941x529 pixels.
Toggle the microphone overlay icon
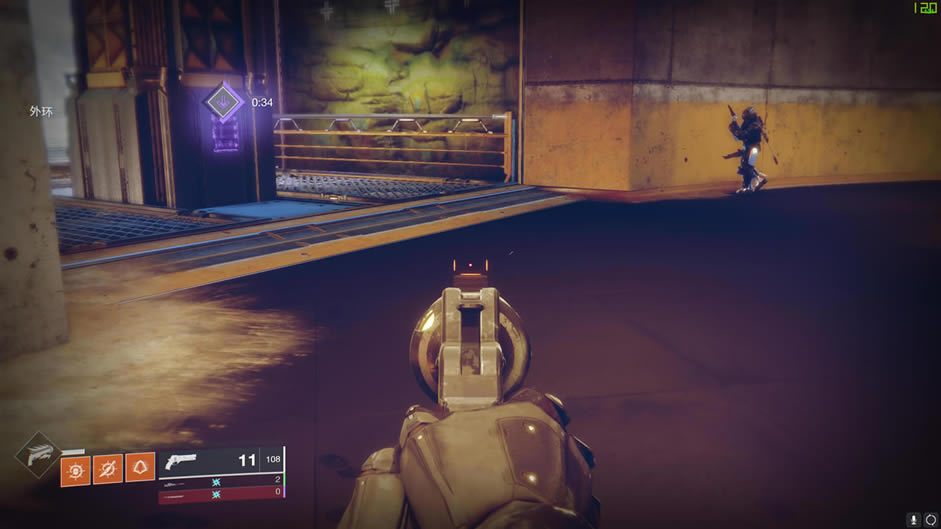pyautogui.click(x=914, y=520)
